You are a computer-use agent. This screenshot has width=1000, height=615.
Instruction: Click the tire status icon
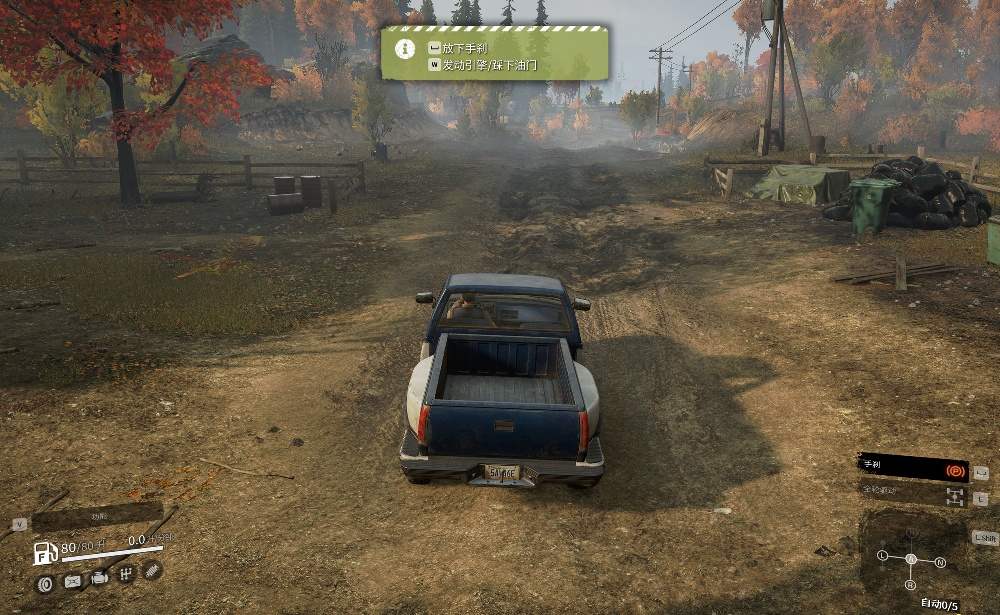(46, 582)
